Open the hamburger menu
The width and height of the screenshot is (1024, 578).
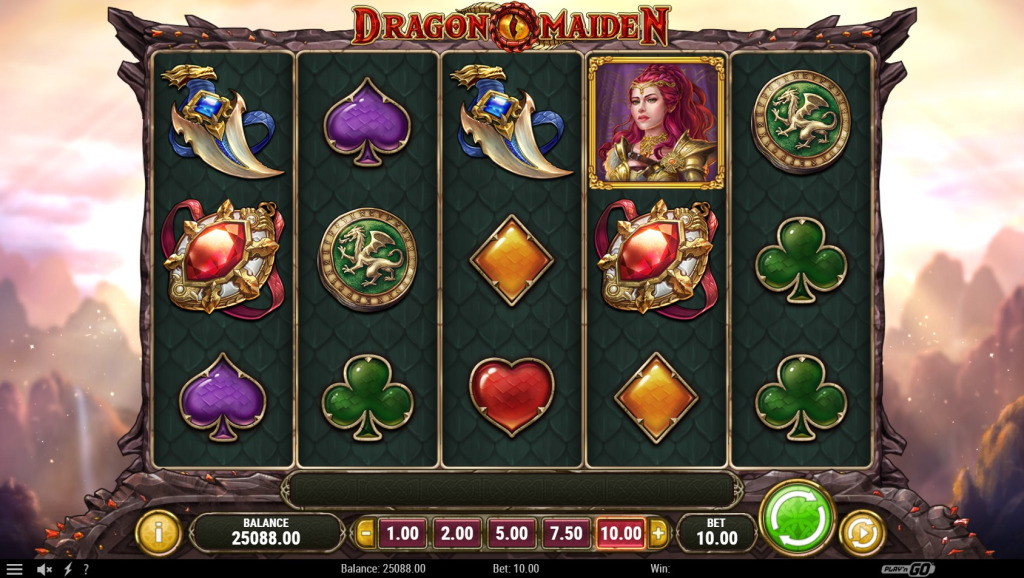coord(14,569)
